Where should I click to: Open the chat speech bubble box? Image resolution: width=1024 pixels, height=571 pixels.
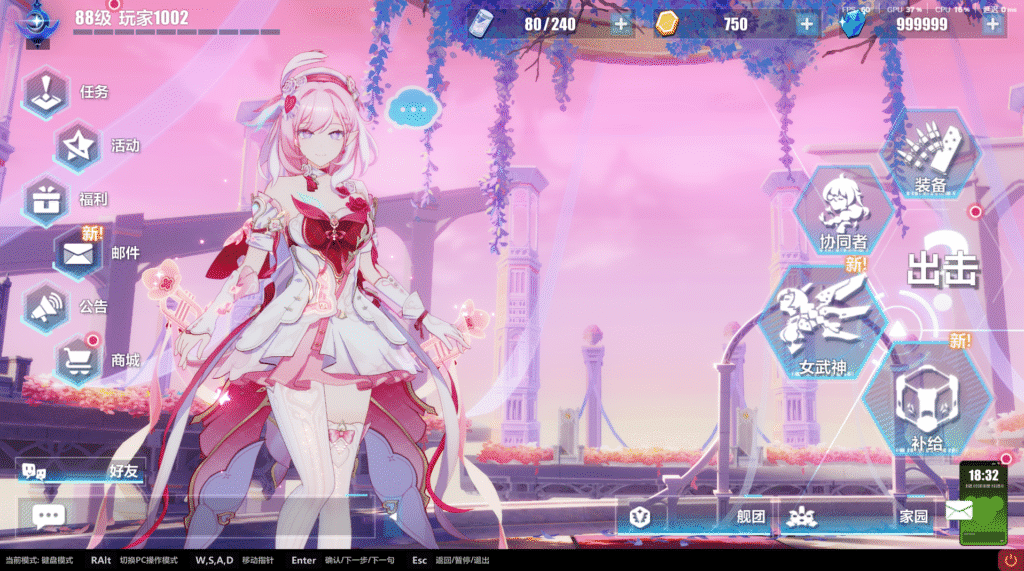pyautogui.click(x=48, y=516)
